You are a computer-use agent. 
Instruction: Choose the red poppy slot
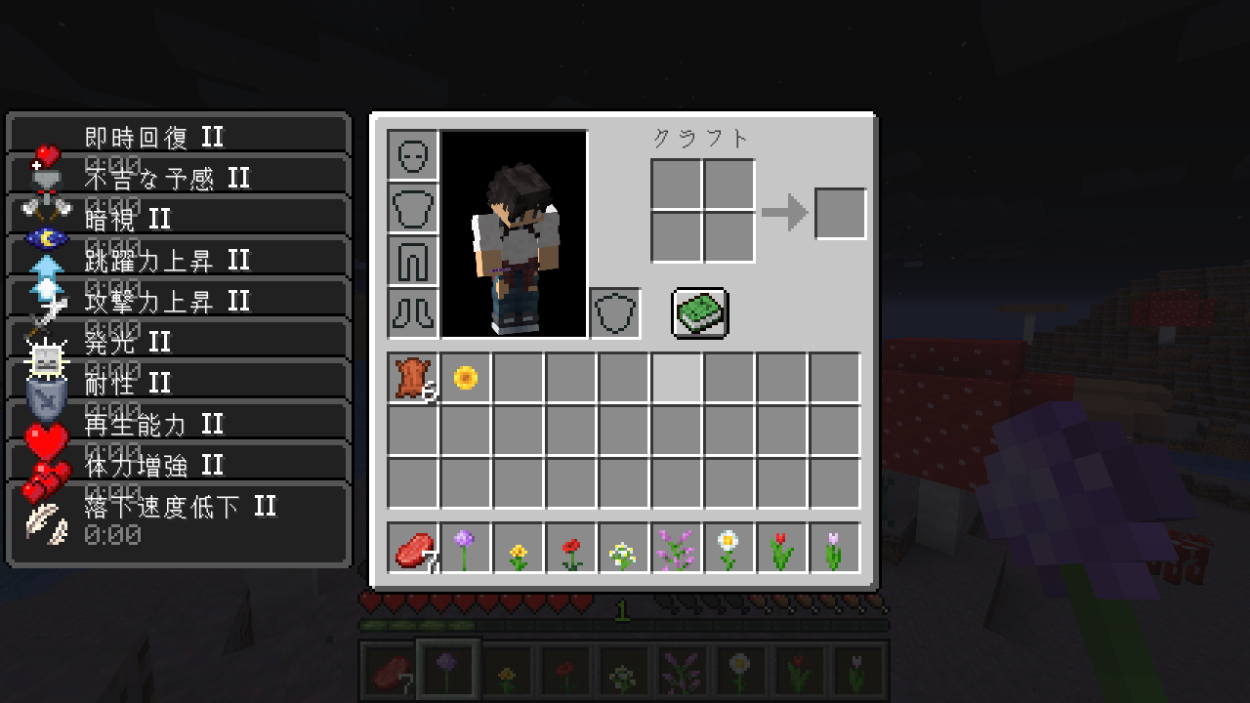click(571, 548)
